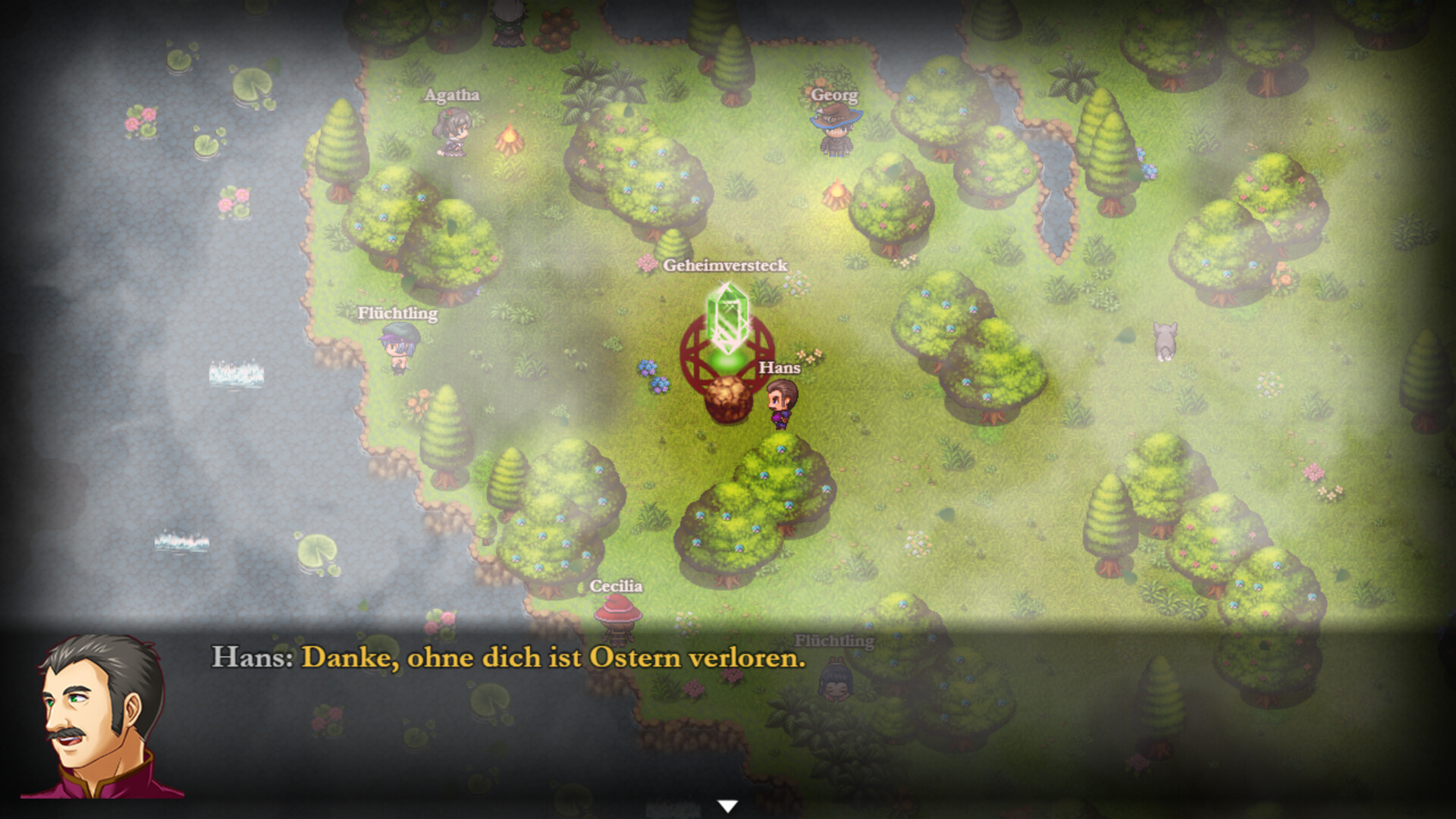
Task: Click the Geheimversteck location label
Action: click(x=724, y=266)
